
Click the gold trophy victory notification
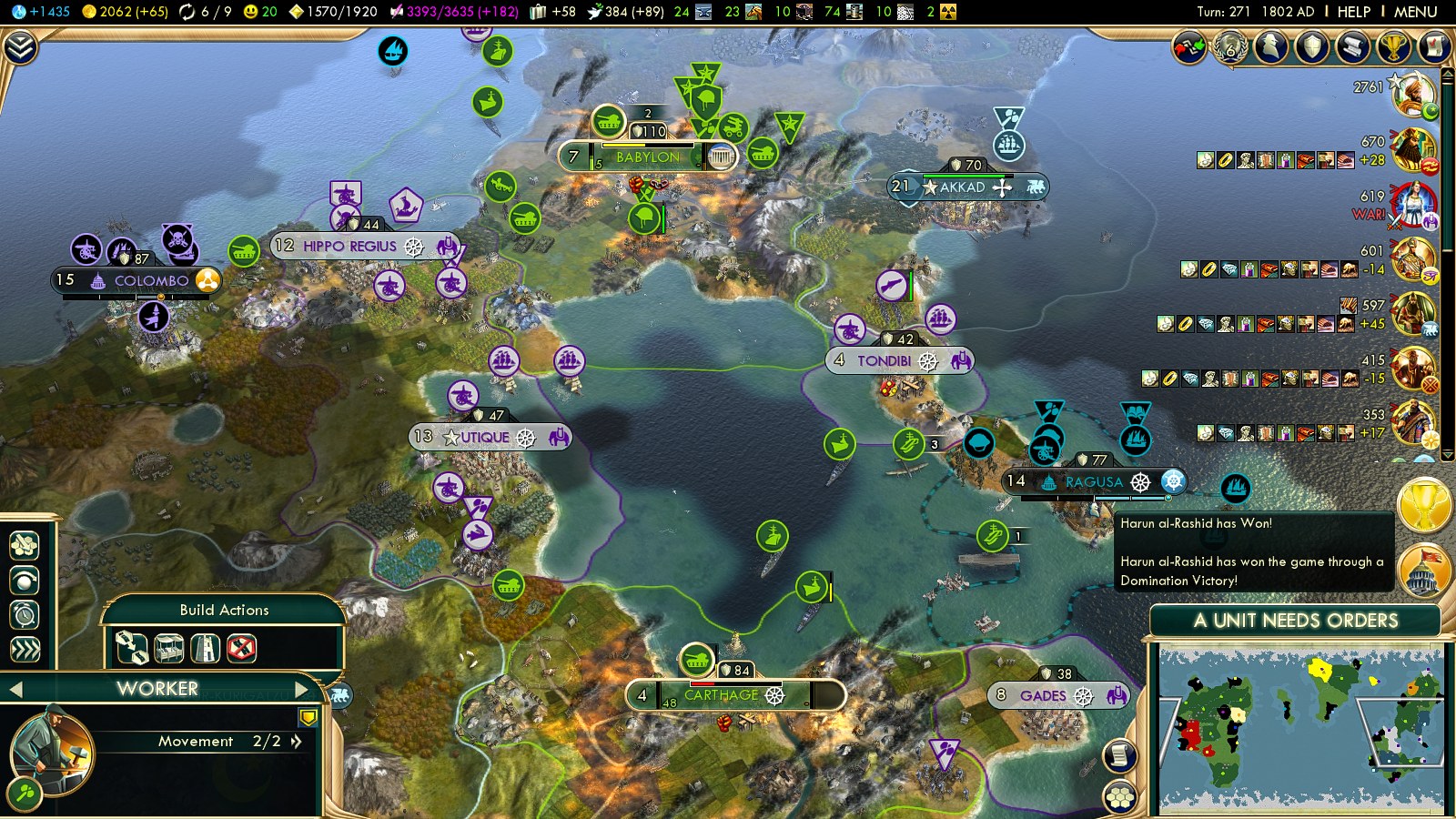point(1424,507)
